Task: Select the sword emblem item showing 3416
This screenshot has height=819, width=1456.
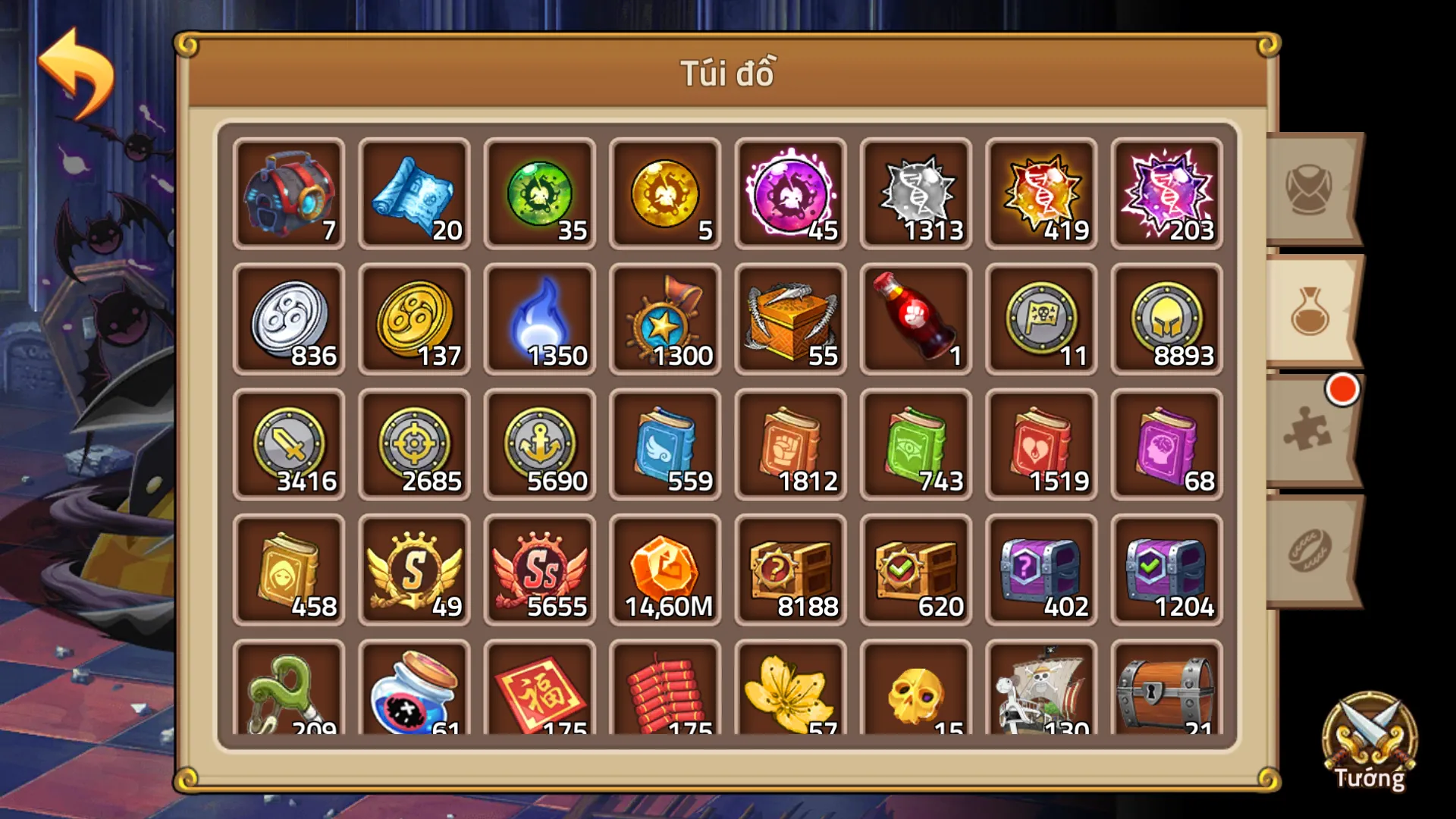Action: (288, 444)
